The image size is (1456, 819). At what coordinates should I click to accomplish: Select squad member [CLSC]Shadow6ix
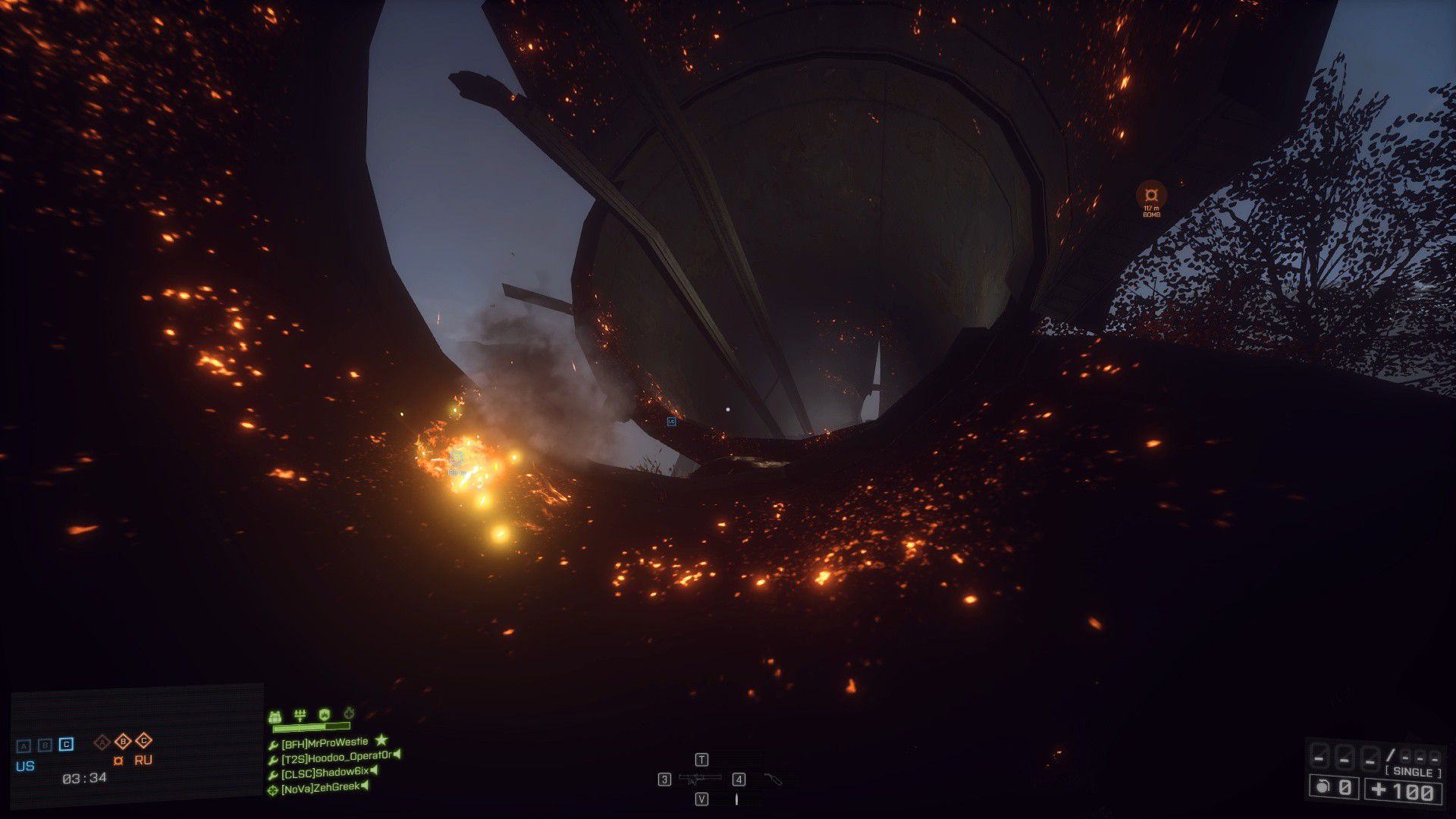pyautogui.click(x=325, y=773)
